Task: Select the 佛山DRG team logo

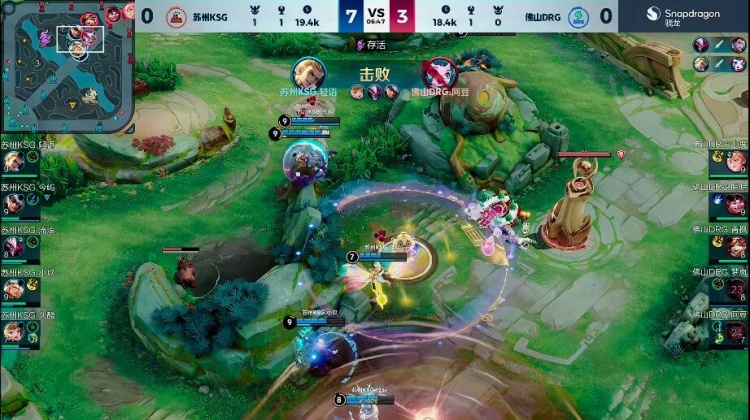Action: [x=577, y=16]
